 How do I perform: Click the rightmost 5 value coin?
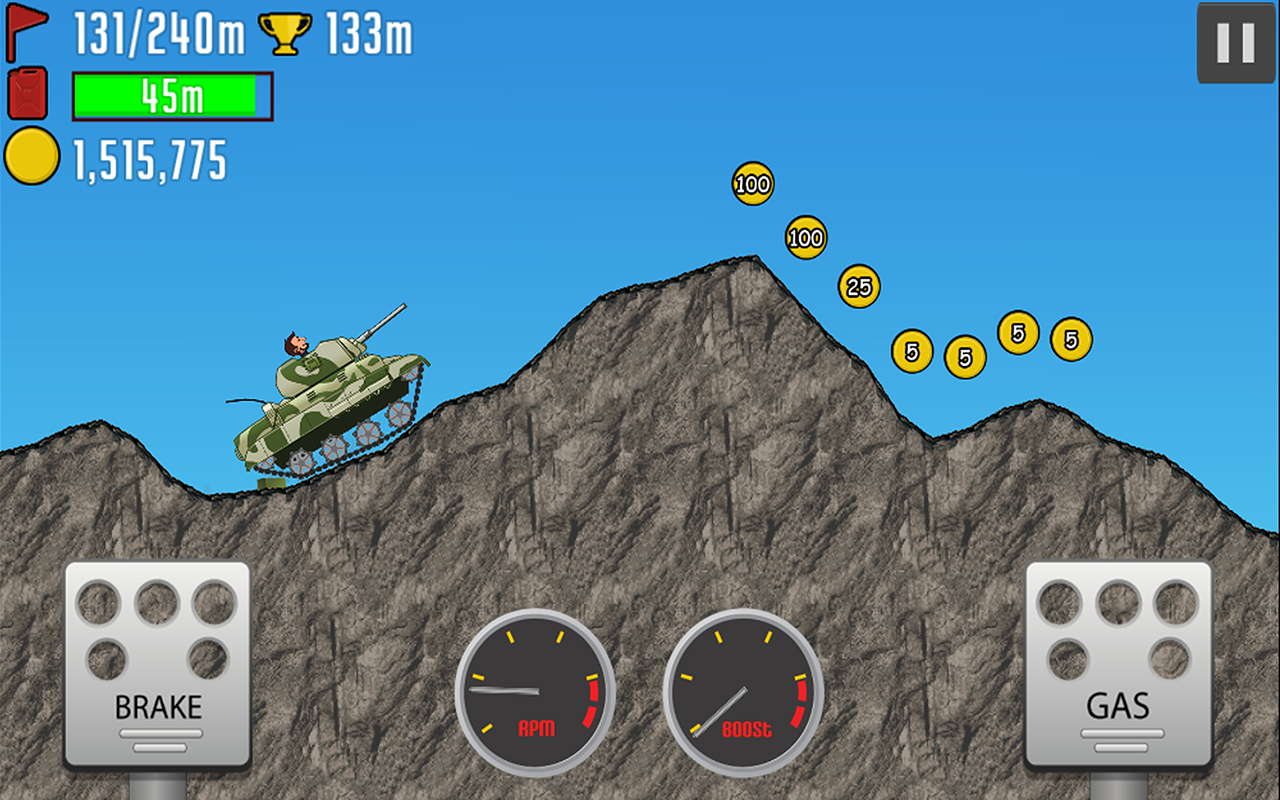click(1072, 339)
